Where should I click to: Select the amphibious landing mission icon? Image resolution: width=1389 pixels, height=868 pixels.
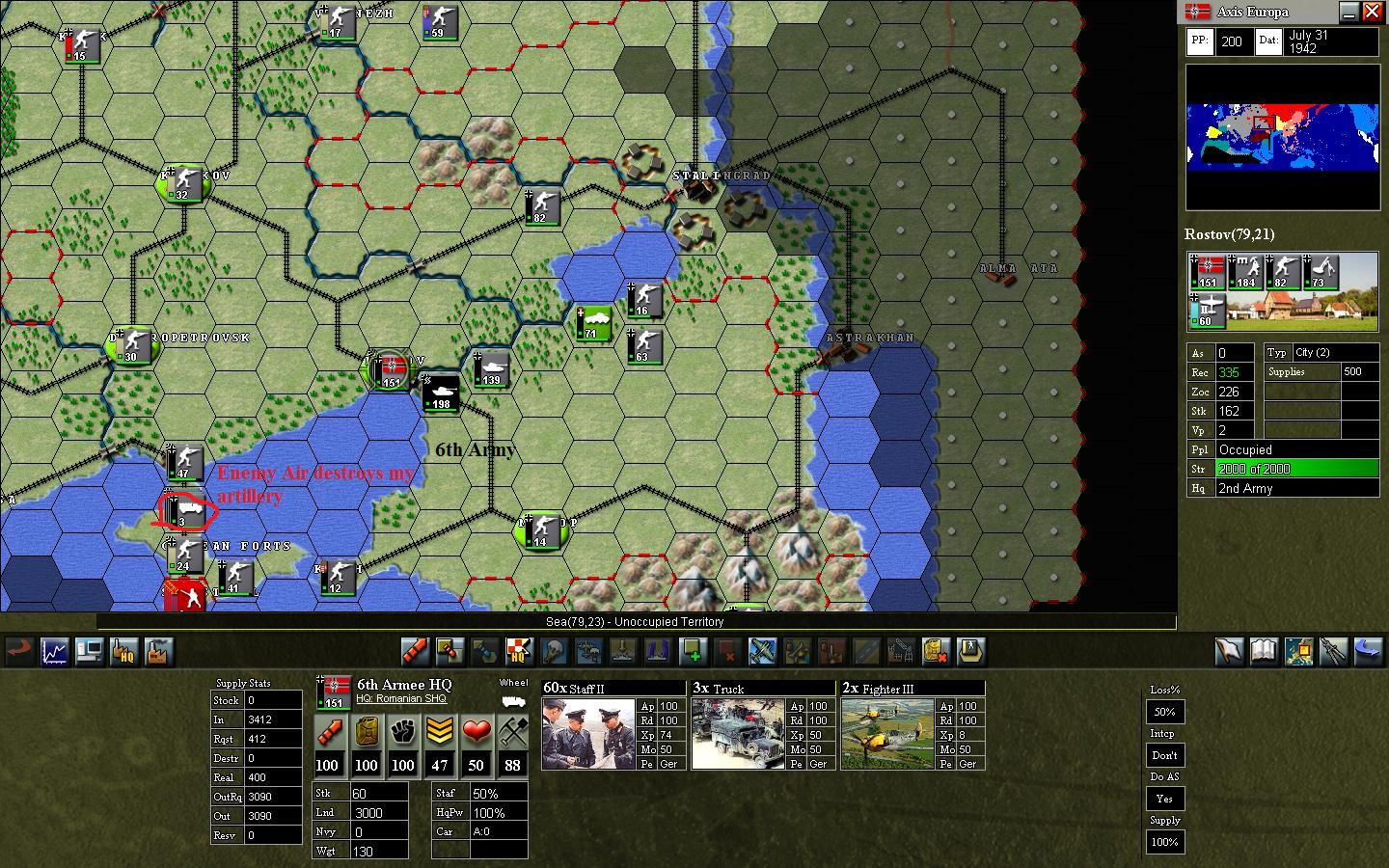click(622, 652)
